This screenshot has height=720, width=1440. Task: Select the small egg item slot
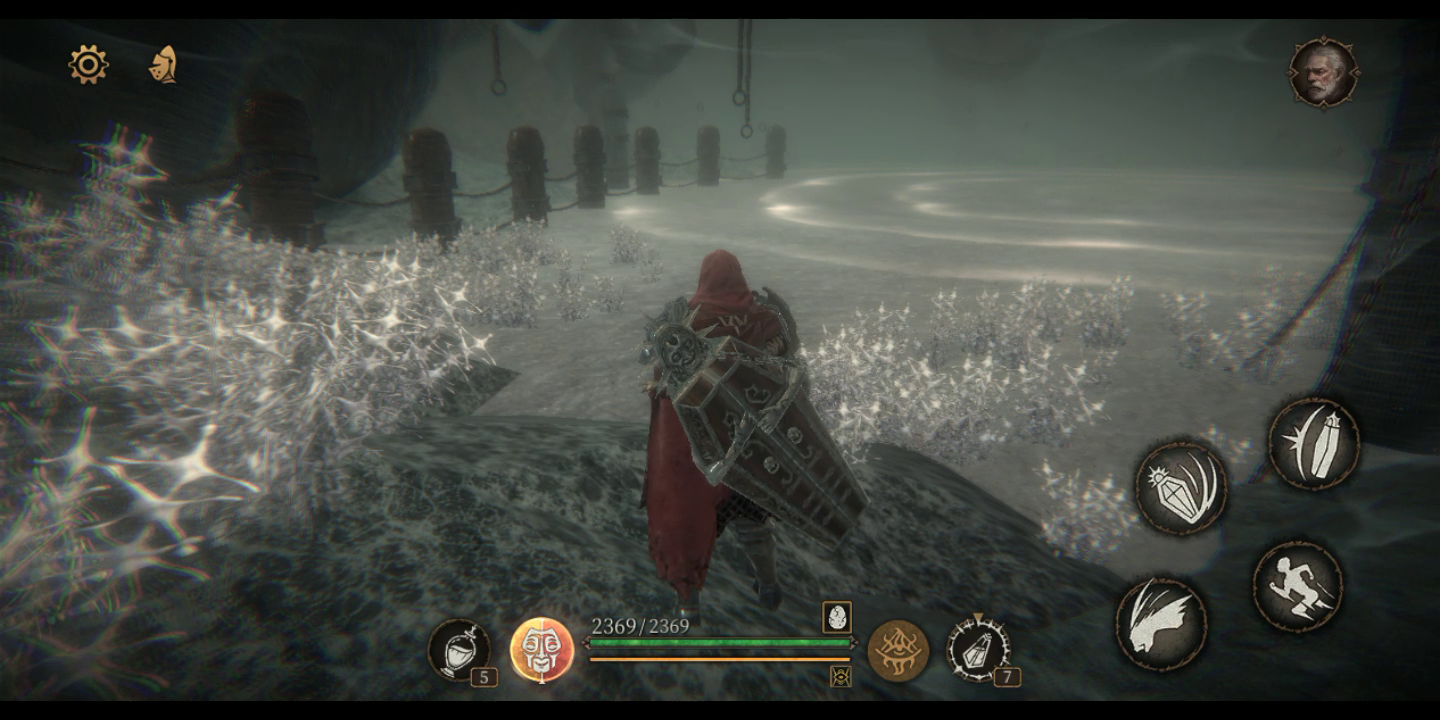(x=837, y=617)
